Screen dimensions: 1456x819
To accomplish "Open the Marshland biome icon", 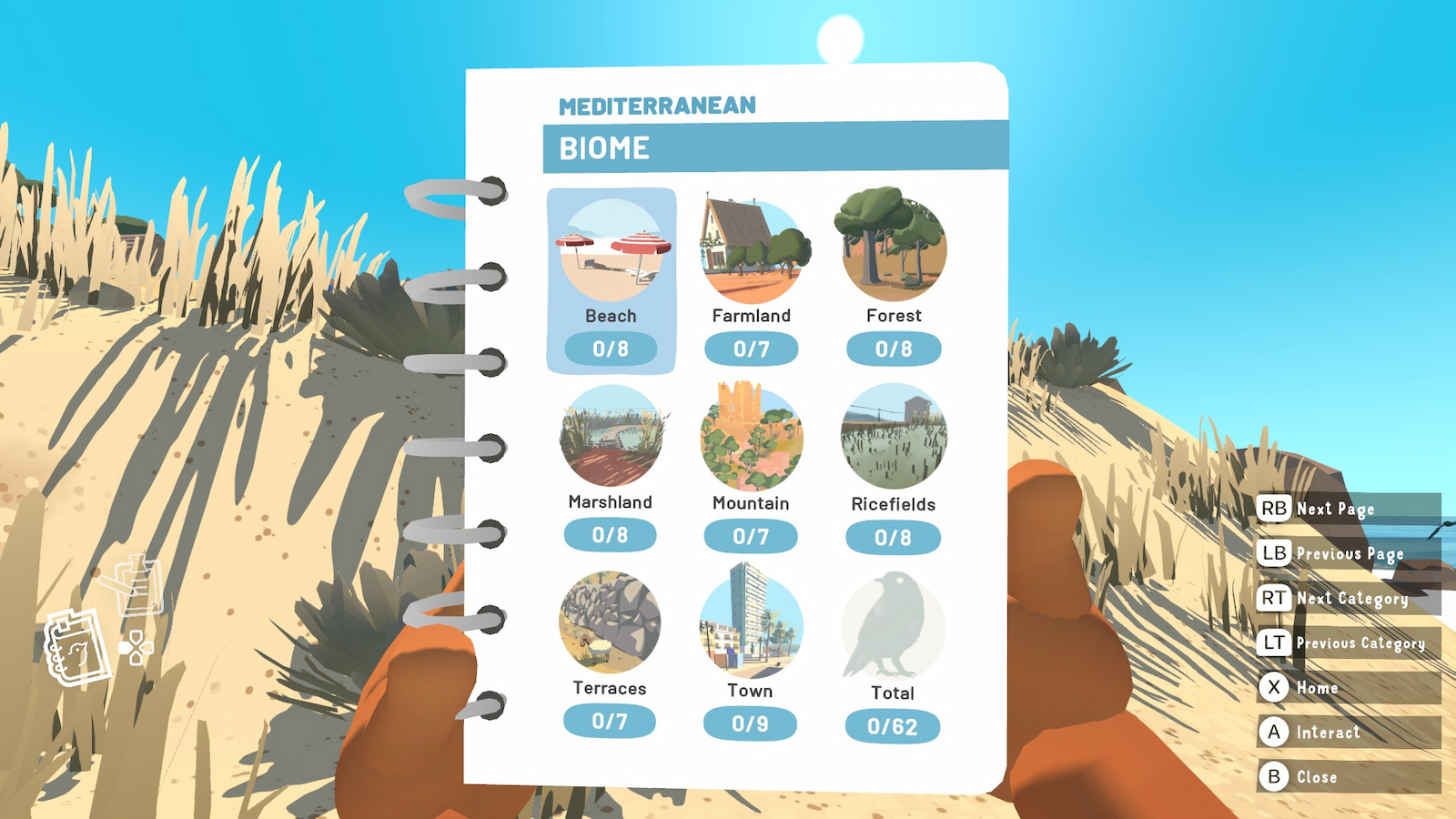I will click(612, 434).
